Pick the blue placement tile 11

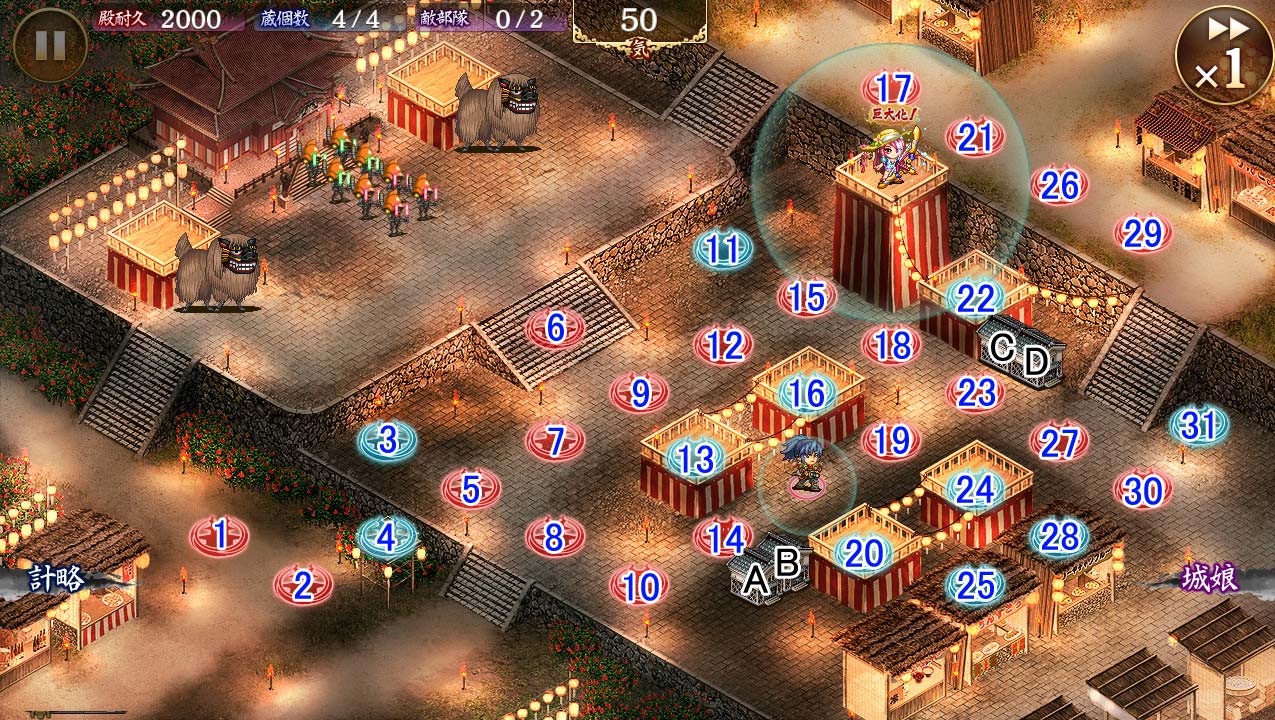coord(723,249)
